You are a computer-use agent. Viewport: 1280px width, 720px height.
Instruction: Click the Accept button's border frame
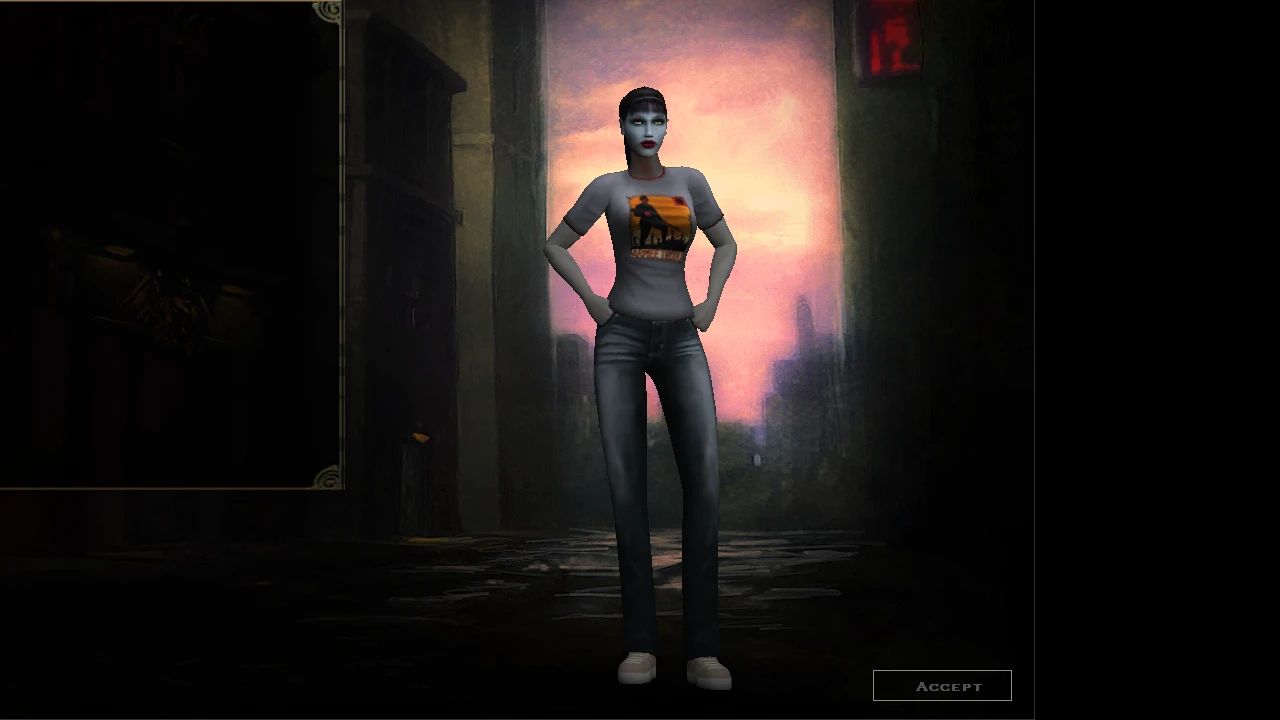[x=943, y=672]
